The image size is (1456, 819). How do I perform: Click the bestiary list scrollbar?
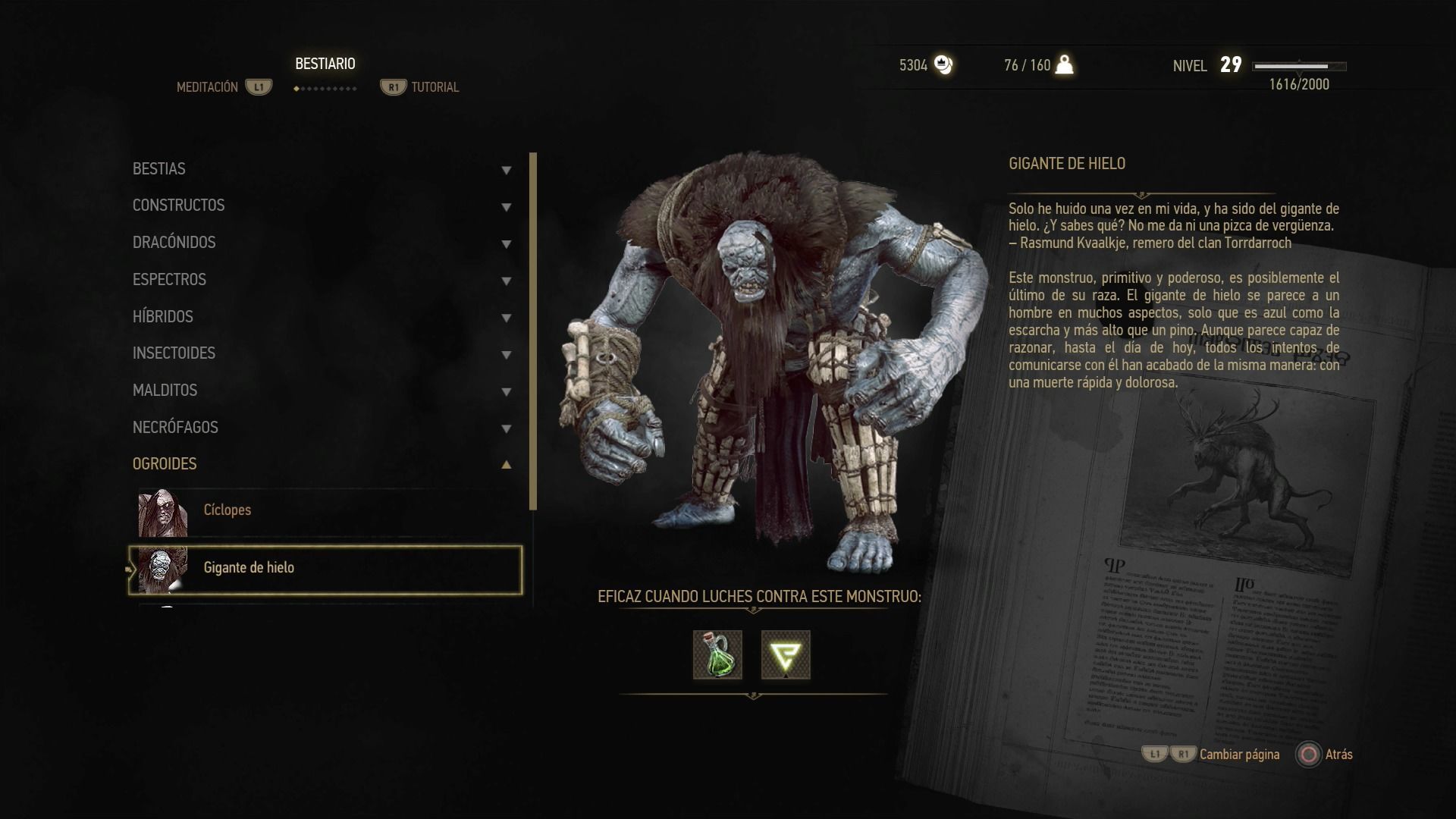pos(533,331)
